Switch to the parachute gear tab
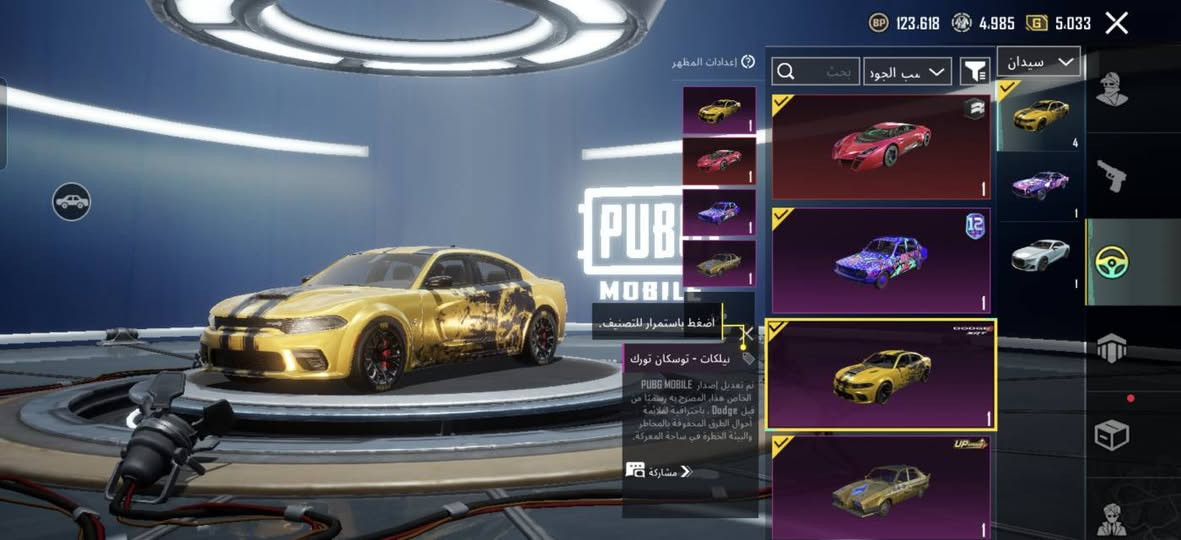 coord(1111,348)
